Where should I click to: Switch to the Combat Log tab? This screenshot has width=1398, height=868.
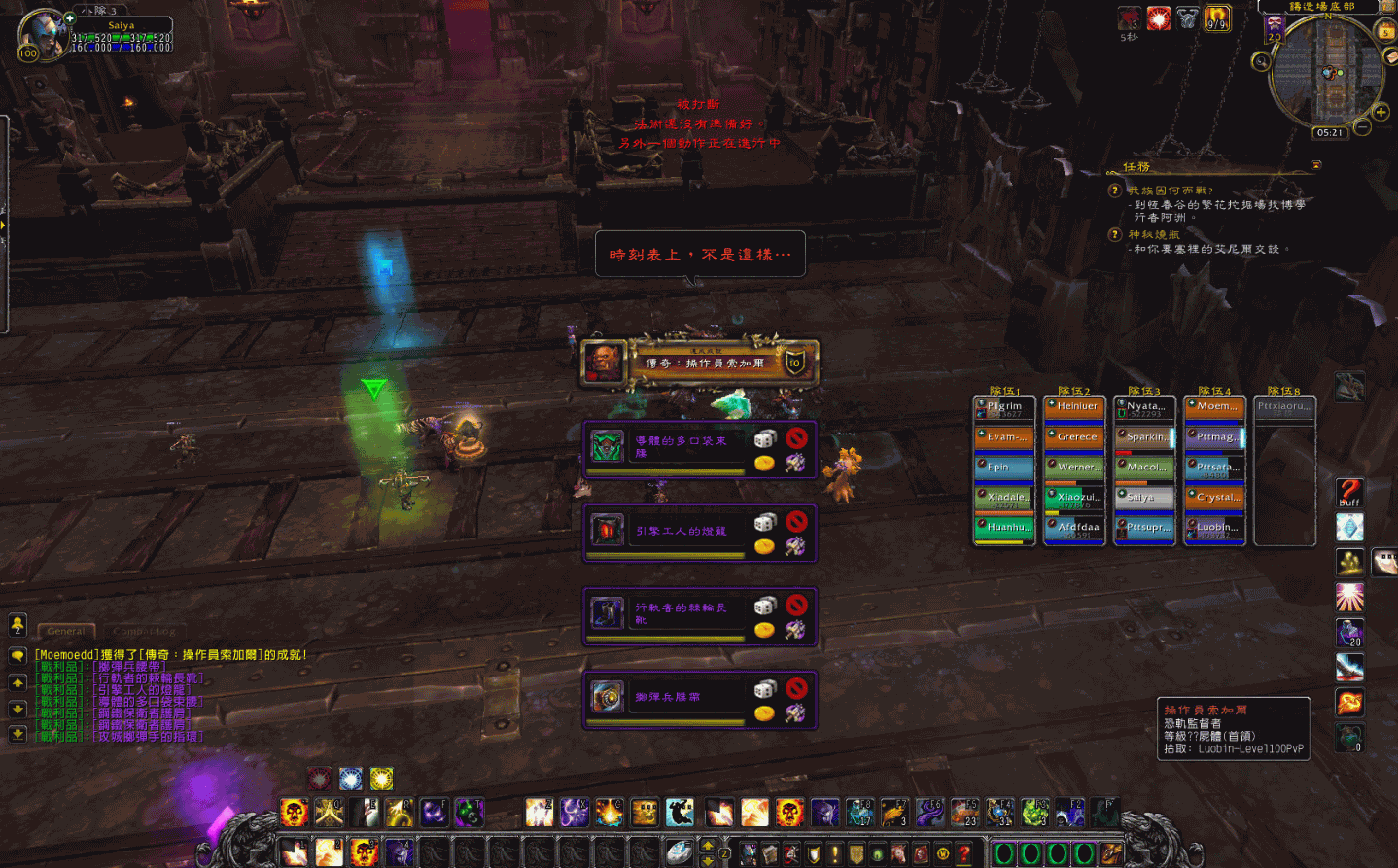pyautogui.click(x=144, y=631)
